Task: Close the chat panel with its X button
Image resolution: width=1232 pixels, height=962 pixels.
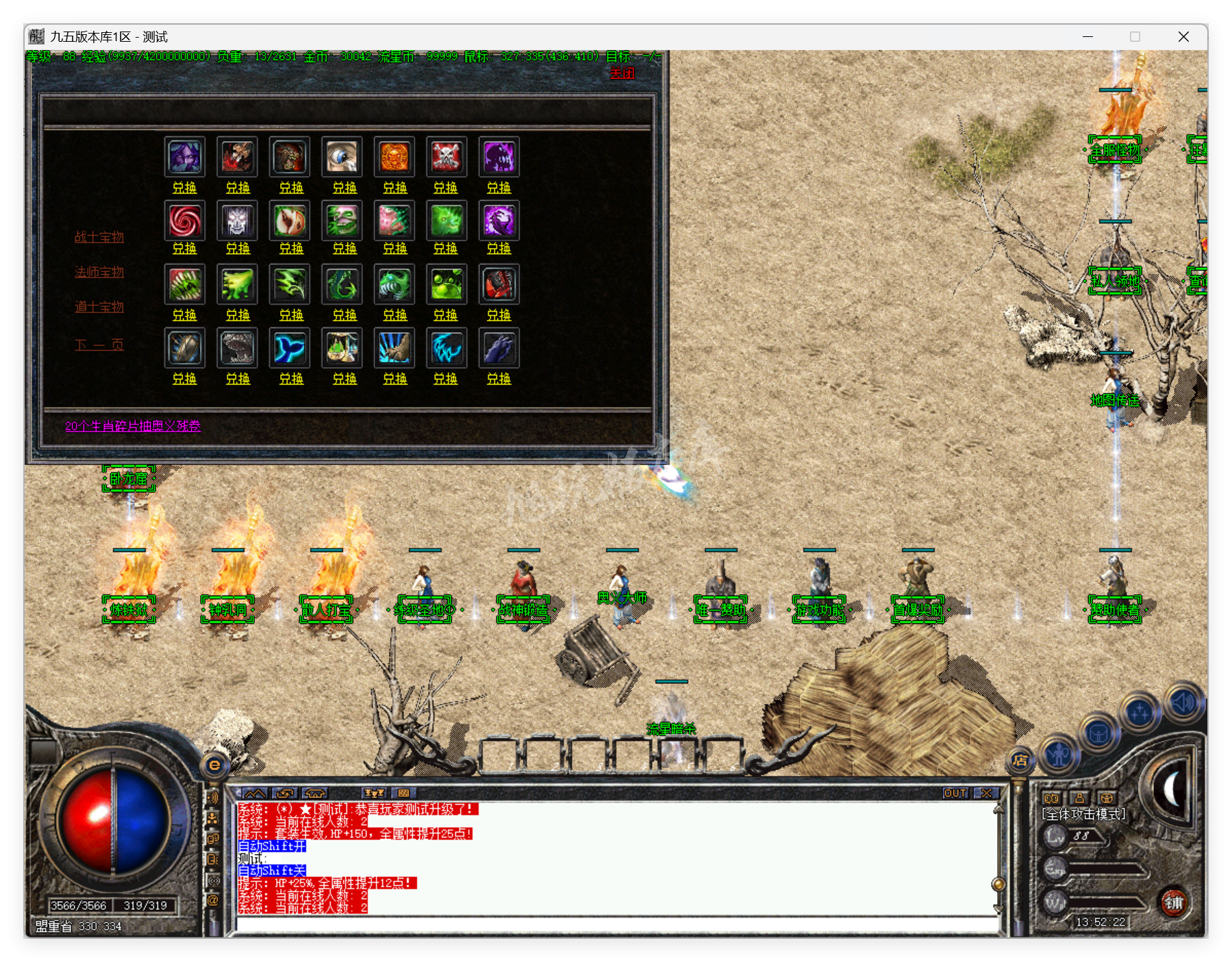Action: (x=986, y=793)
